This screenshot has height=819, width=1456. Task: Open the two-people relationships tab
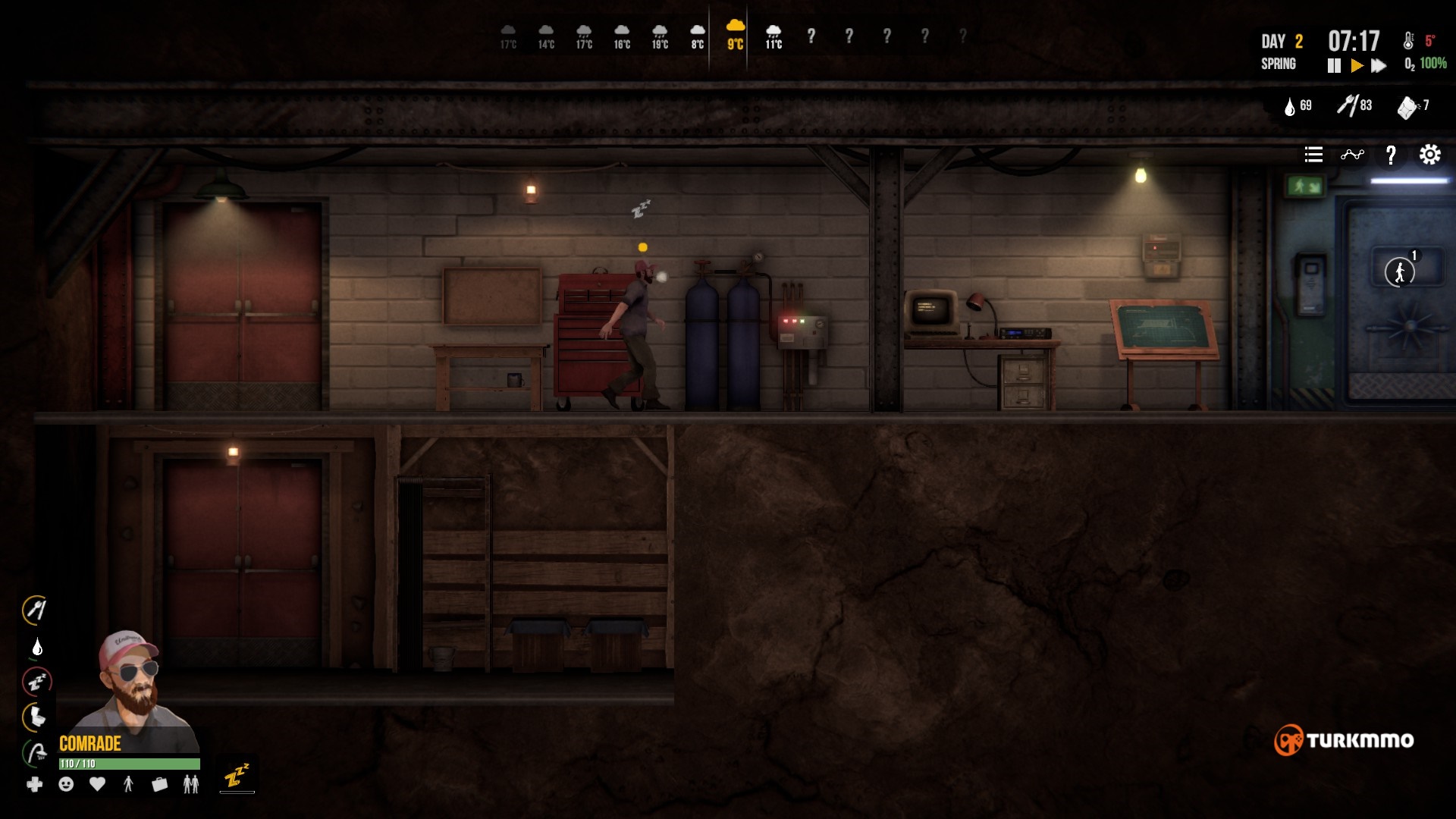(191, 784)
